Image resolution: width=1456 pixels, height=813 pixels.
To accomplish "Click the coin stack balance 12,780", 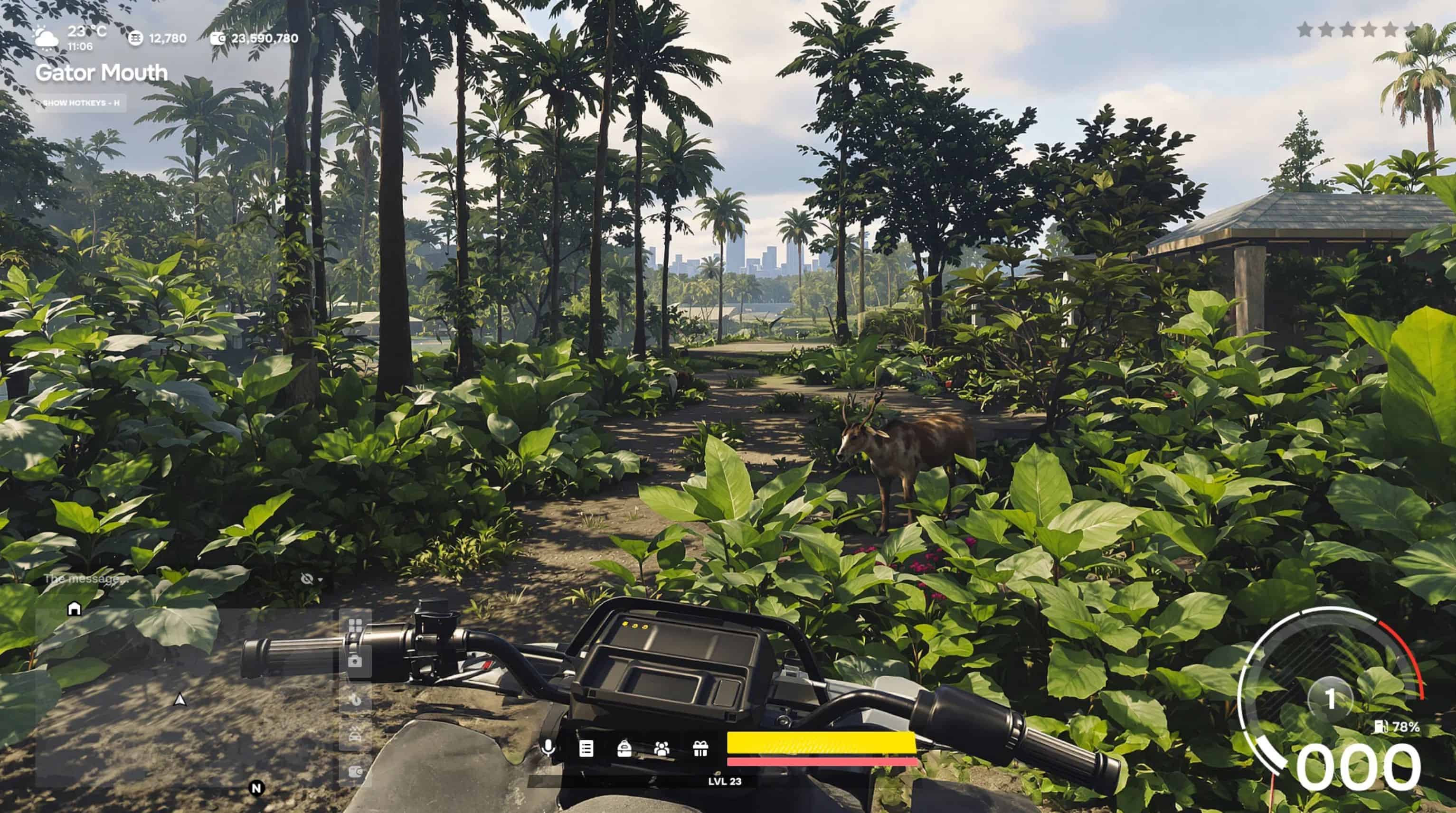I will (158, 38).
